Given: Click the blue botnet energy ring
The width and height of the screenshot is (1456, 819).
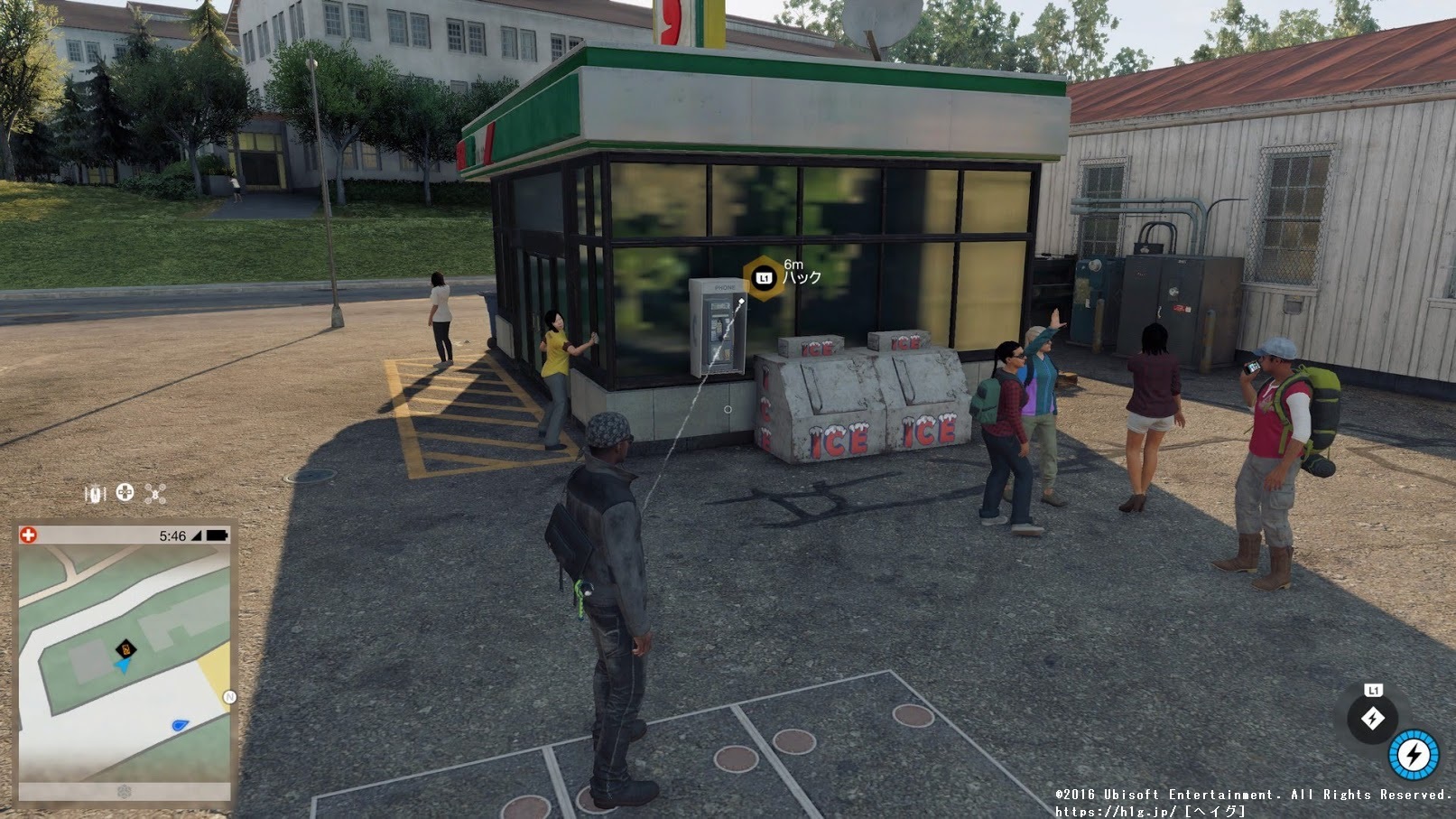Looking at the screenshot, I should point(1414,754).
